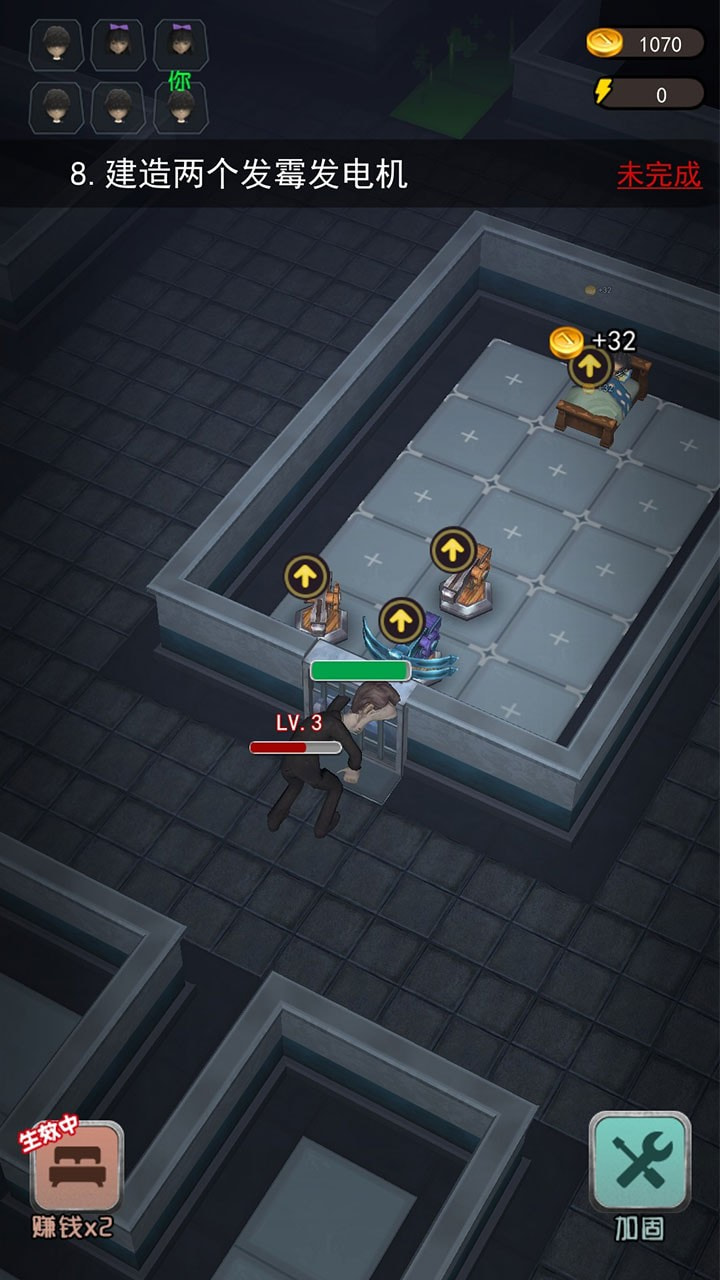Upgrade the door via its arrow icon
Viewport: 720px width, 1280px height.
tap(401, 621)
